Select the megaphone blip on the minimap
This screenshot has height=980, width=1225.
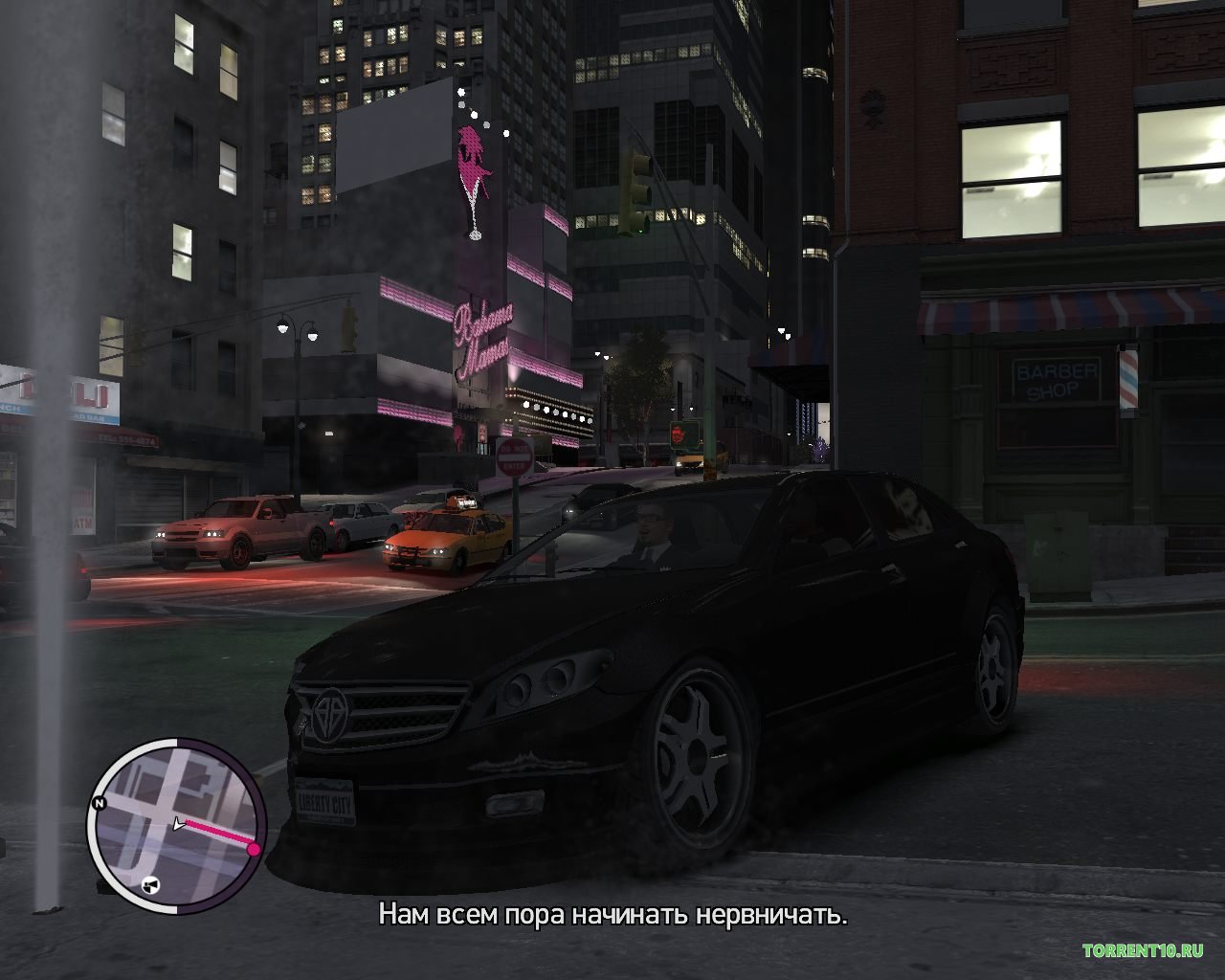click(148, 885)
